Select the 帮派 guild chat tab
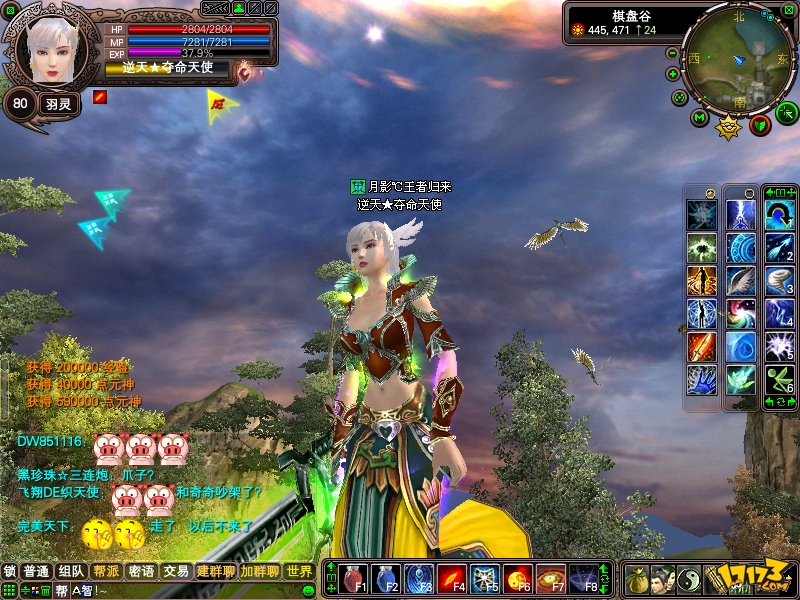Screen dimensions: 800x600 (x=106, y=571)
